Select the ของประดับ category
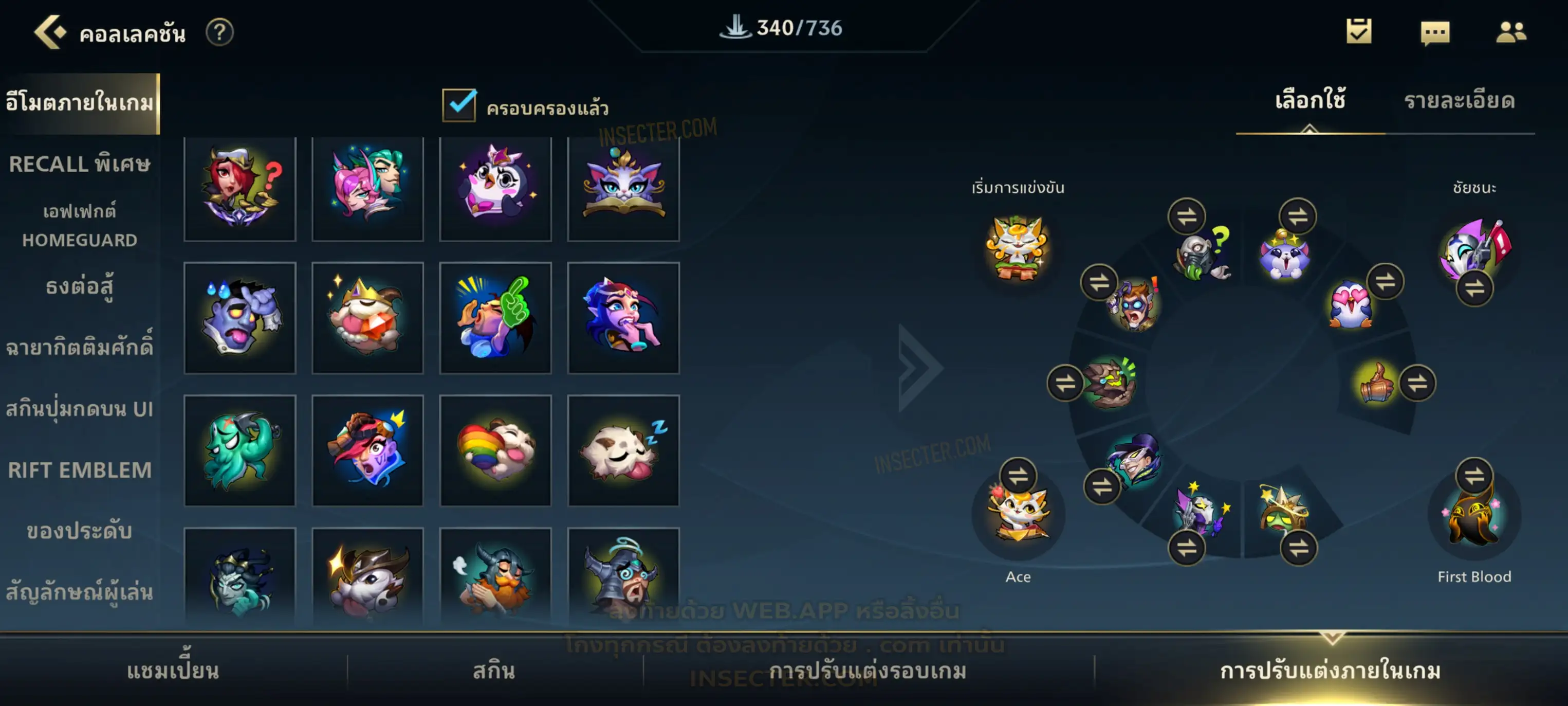The height and width of the screenshot is (706, 1568). (79, 531)
